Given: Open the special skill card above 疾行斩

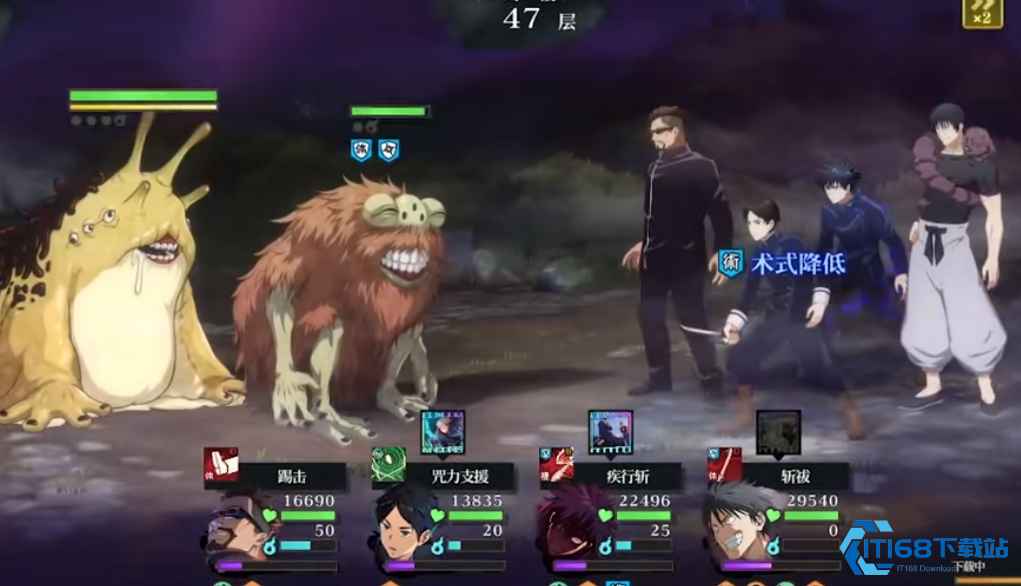Looking at the screenshot, I should 610,432.
